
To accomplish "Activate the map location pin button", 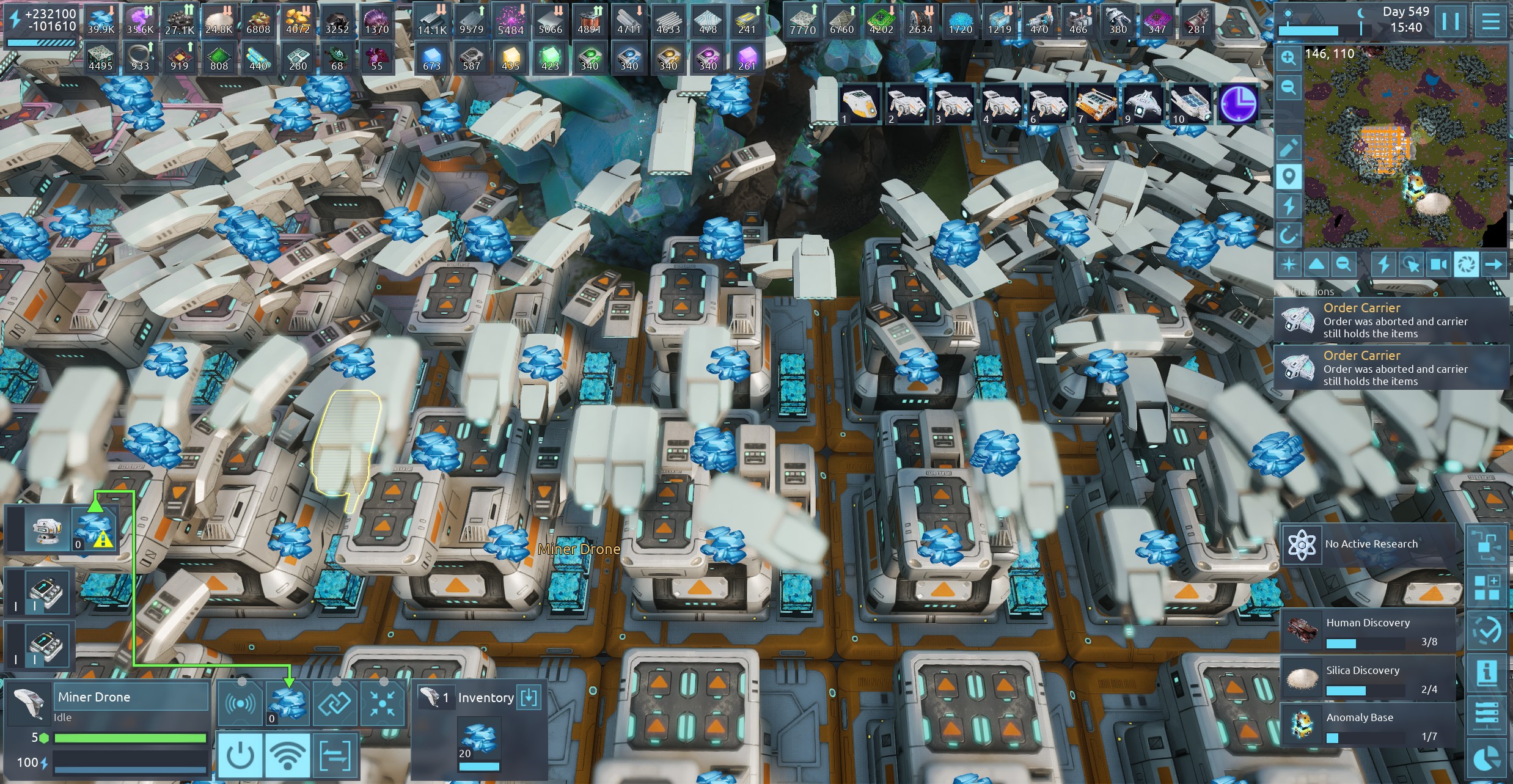I will pyautogui.click(x=1288, y=177).
